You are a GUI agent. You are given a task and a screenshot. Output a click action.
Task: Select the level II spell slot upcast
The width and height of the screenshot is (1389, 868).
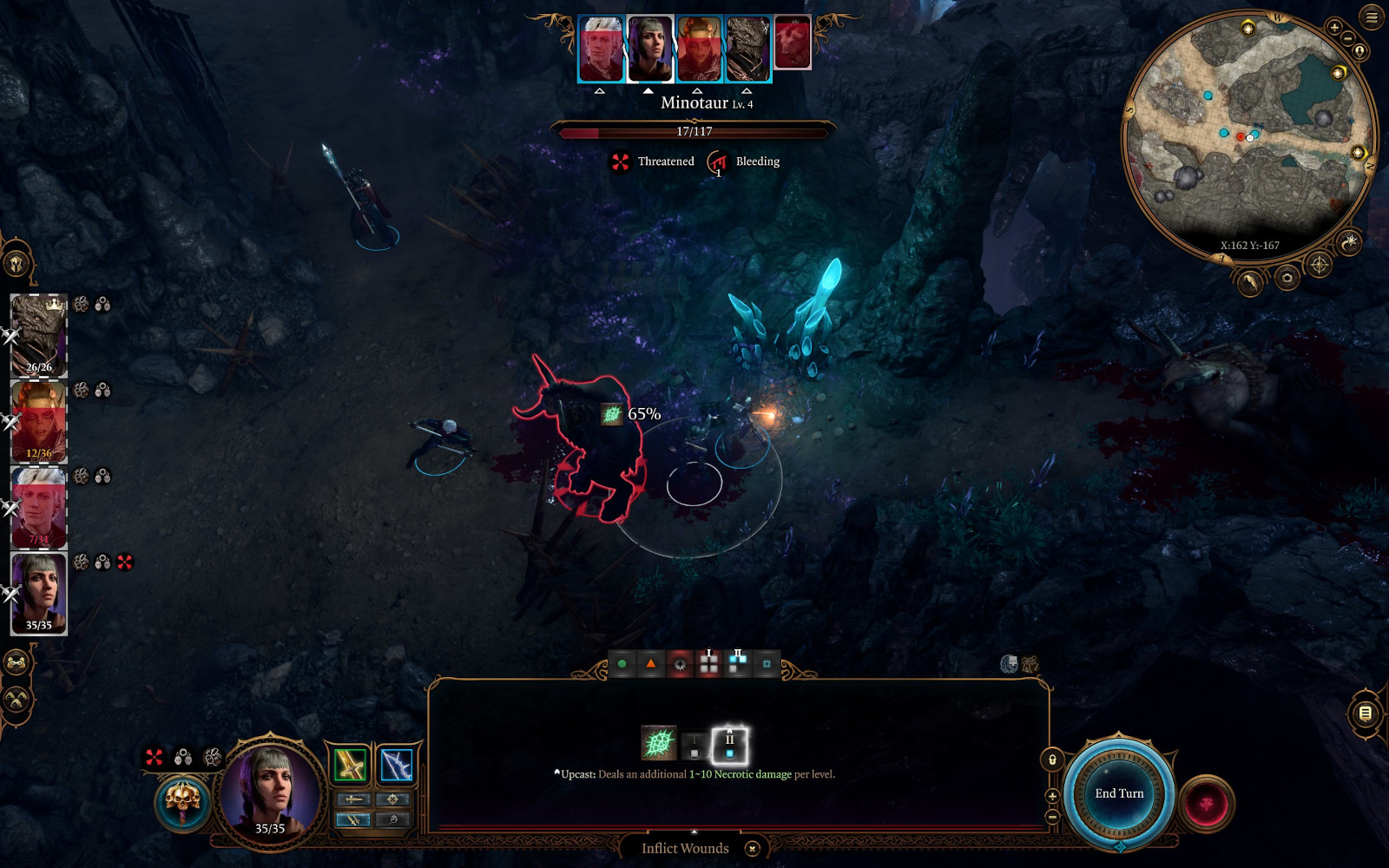[x=729, y=745]
